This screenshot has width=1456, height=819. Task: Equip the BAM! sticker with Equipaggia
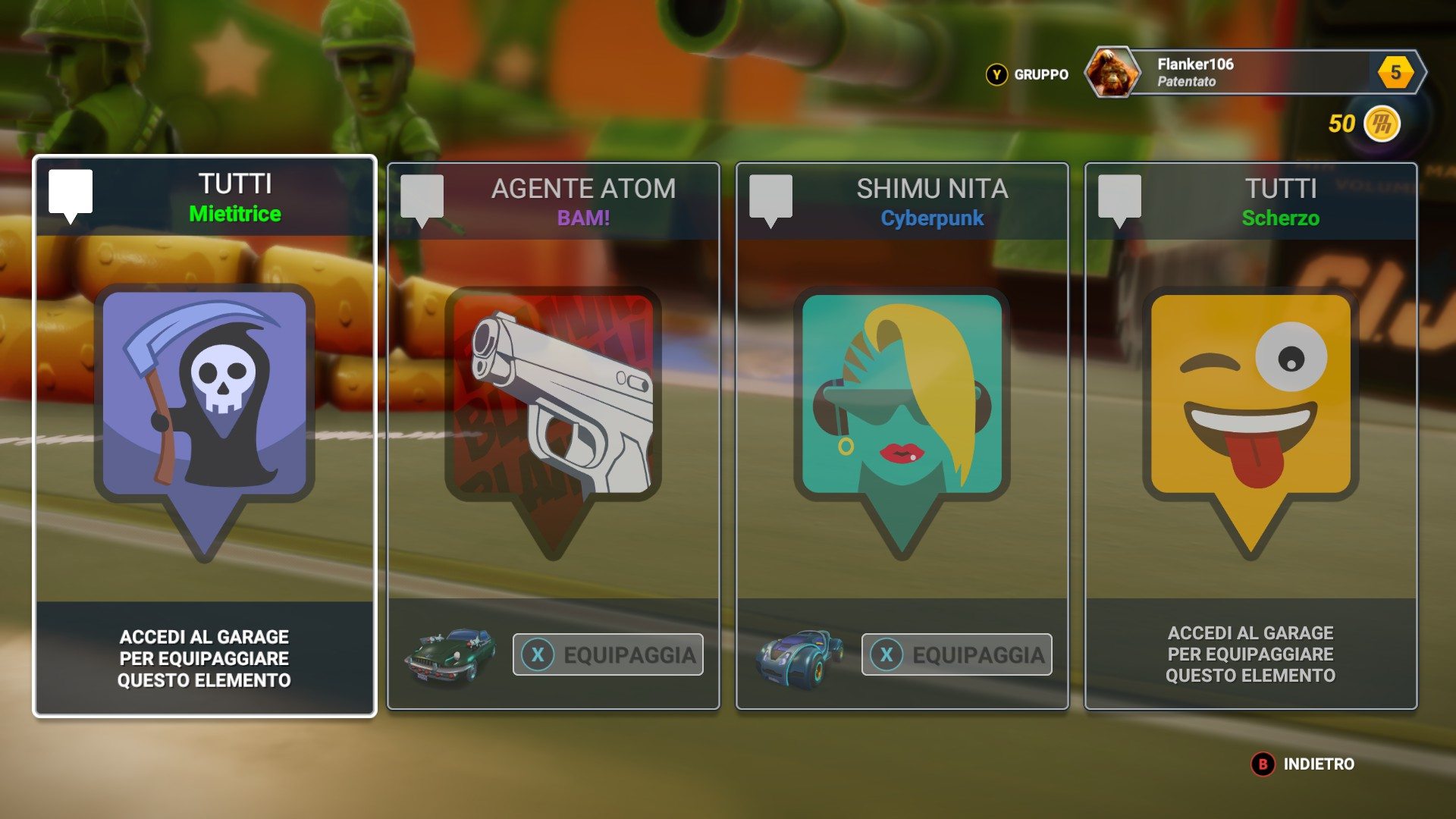tap(608, 654)
